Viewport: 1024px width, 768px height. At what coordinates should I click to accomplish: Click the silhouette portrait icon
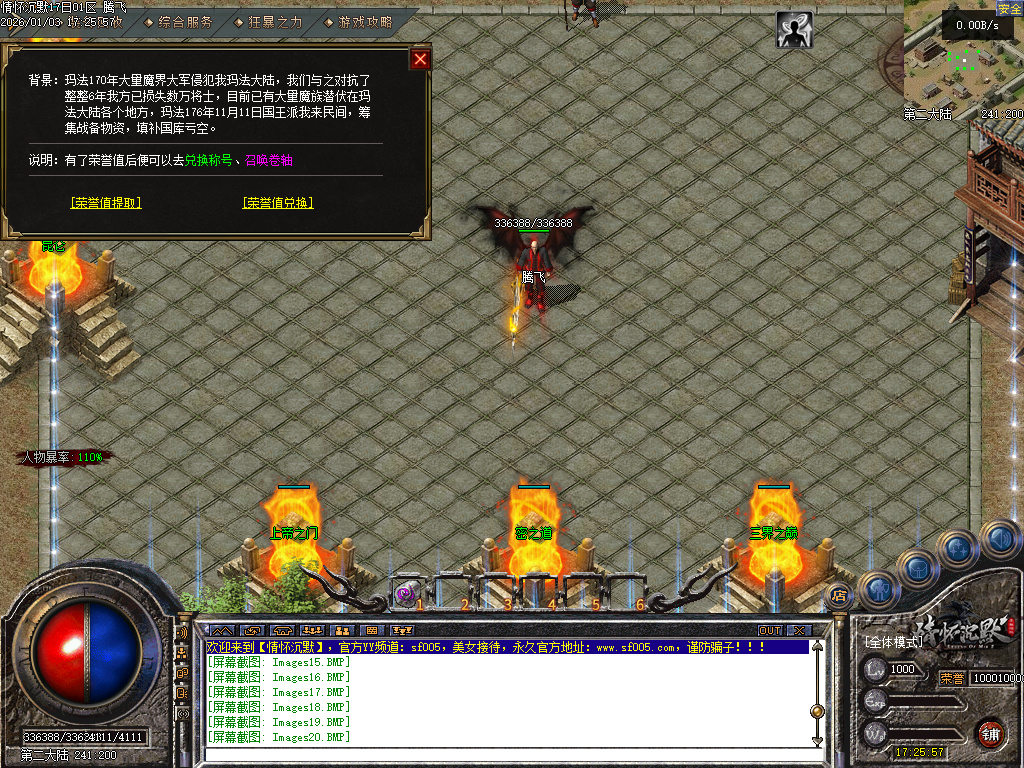point(794,31)
